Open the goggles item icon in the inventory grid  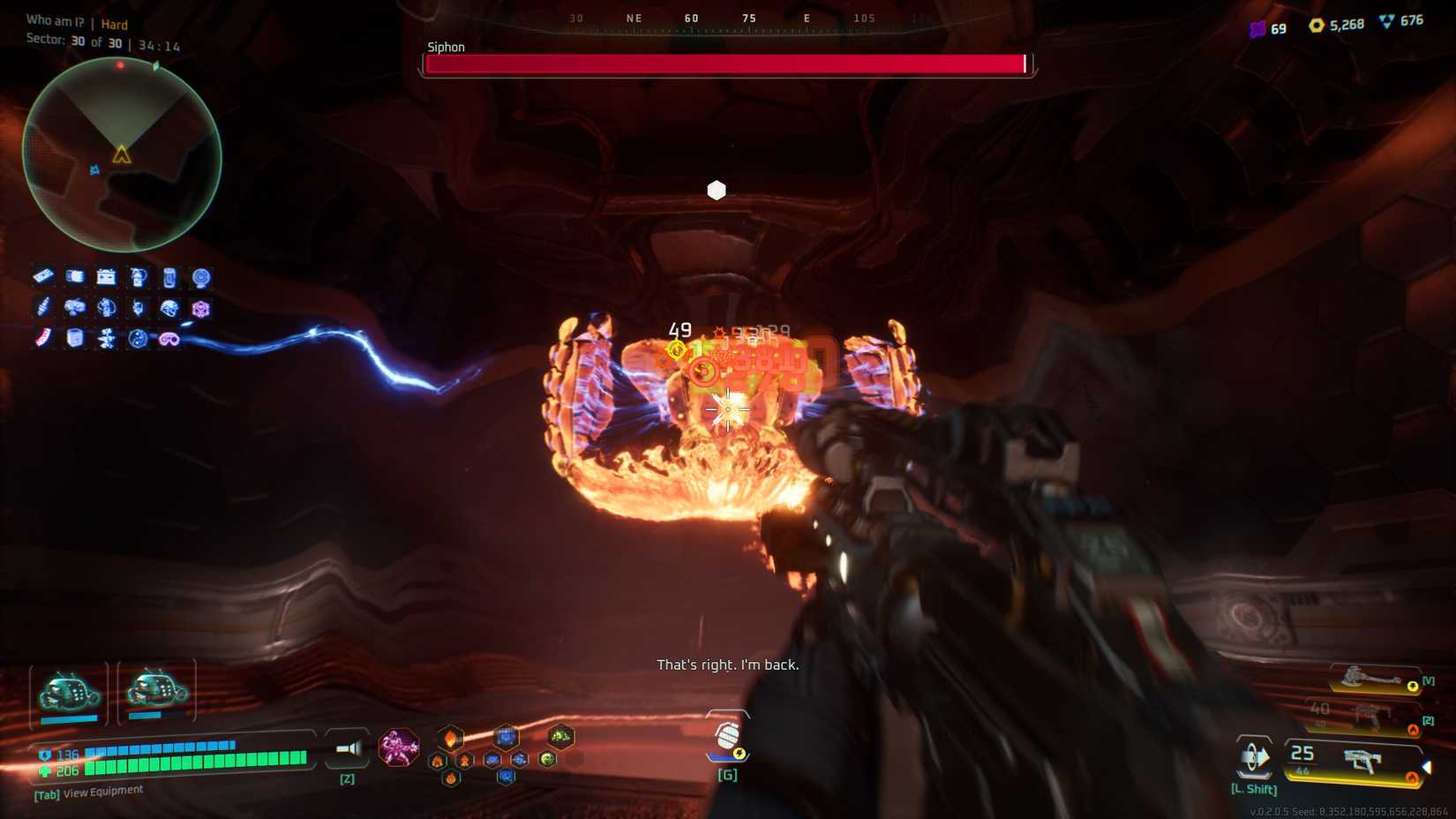tap(169, 339)
